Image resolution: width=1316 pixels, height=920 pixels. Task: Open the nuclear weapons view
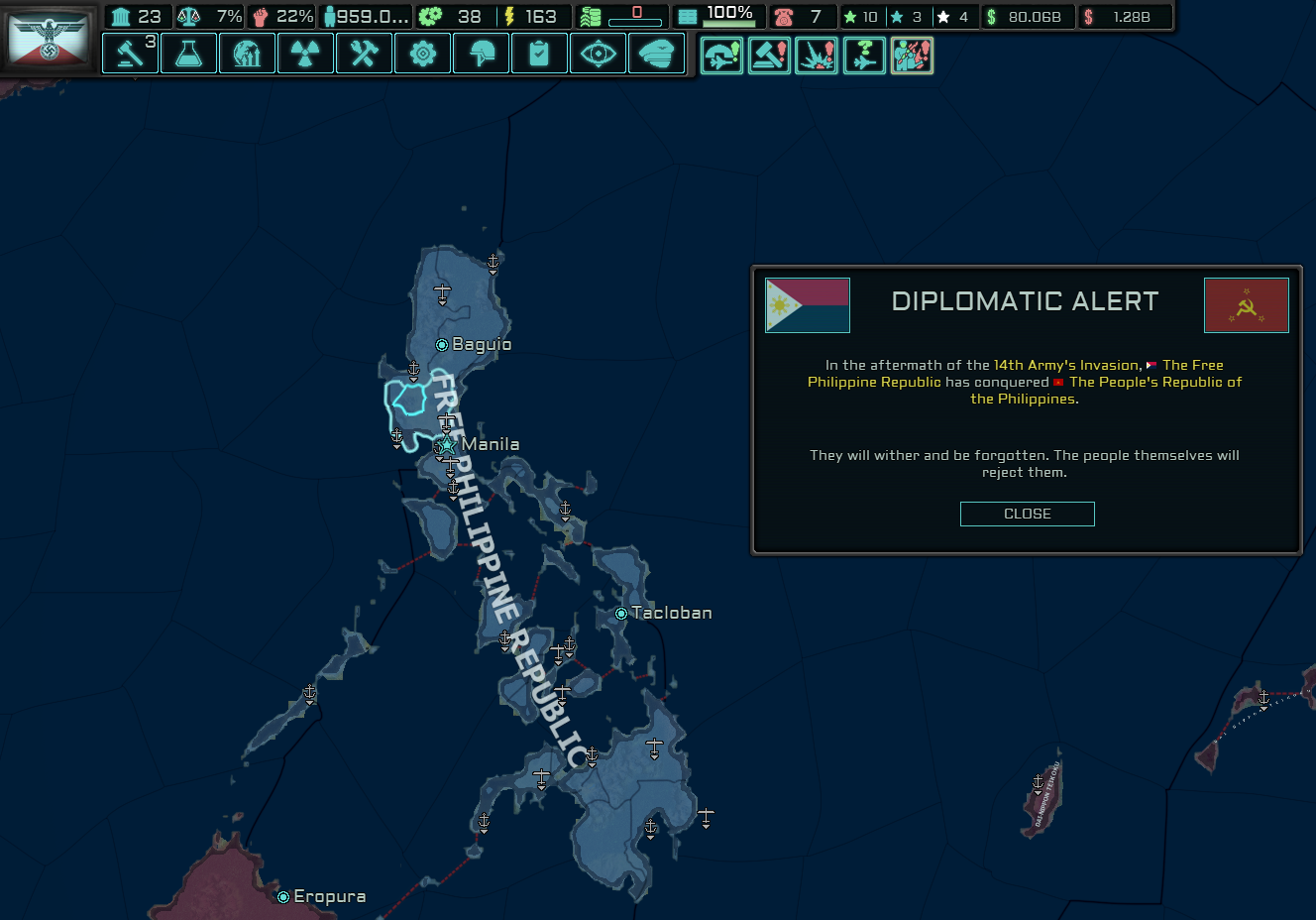(x=305, y=54)
